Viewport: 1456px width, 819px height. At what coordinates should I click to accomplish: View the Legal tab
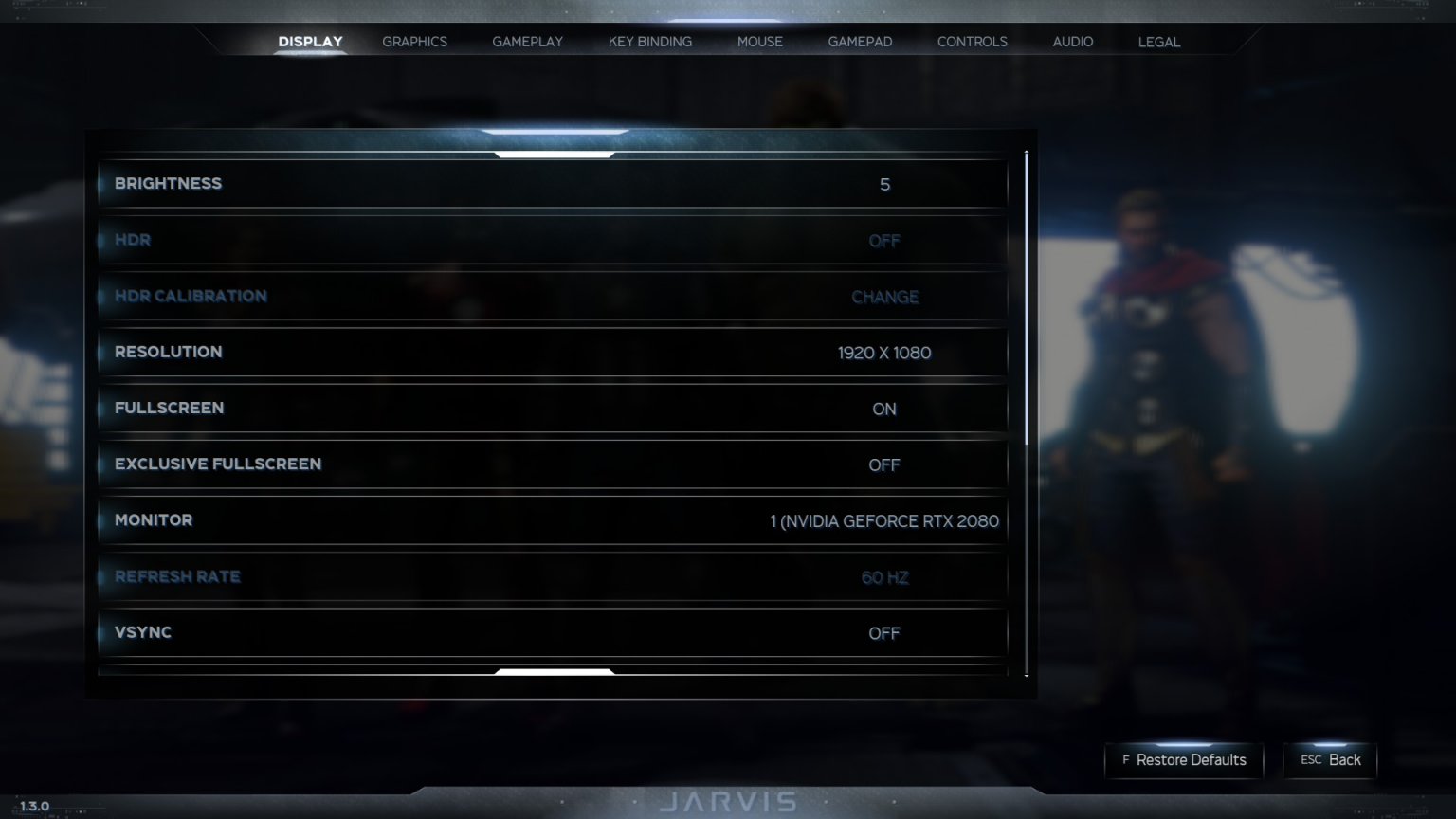(x=1158, y=41)
